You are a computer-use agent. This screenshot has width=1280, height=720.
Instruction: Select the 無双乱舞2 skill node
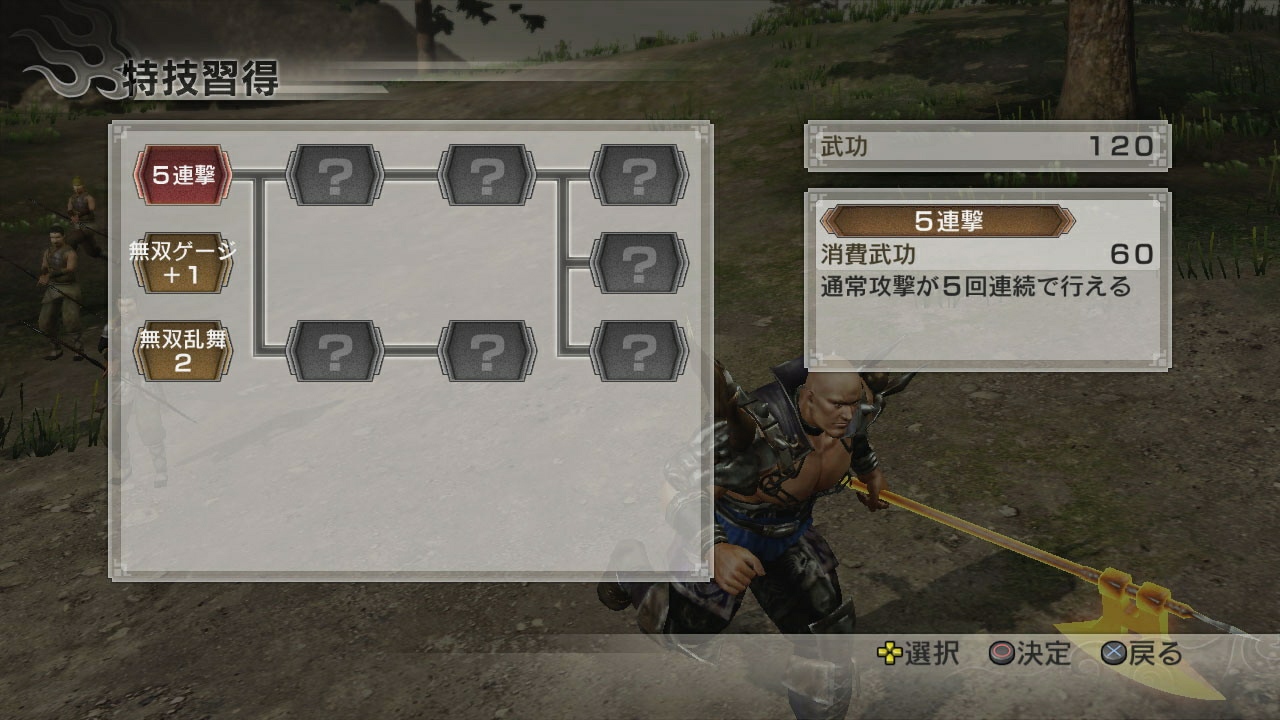182,348
